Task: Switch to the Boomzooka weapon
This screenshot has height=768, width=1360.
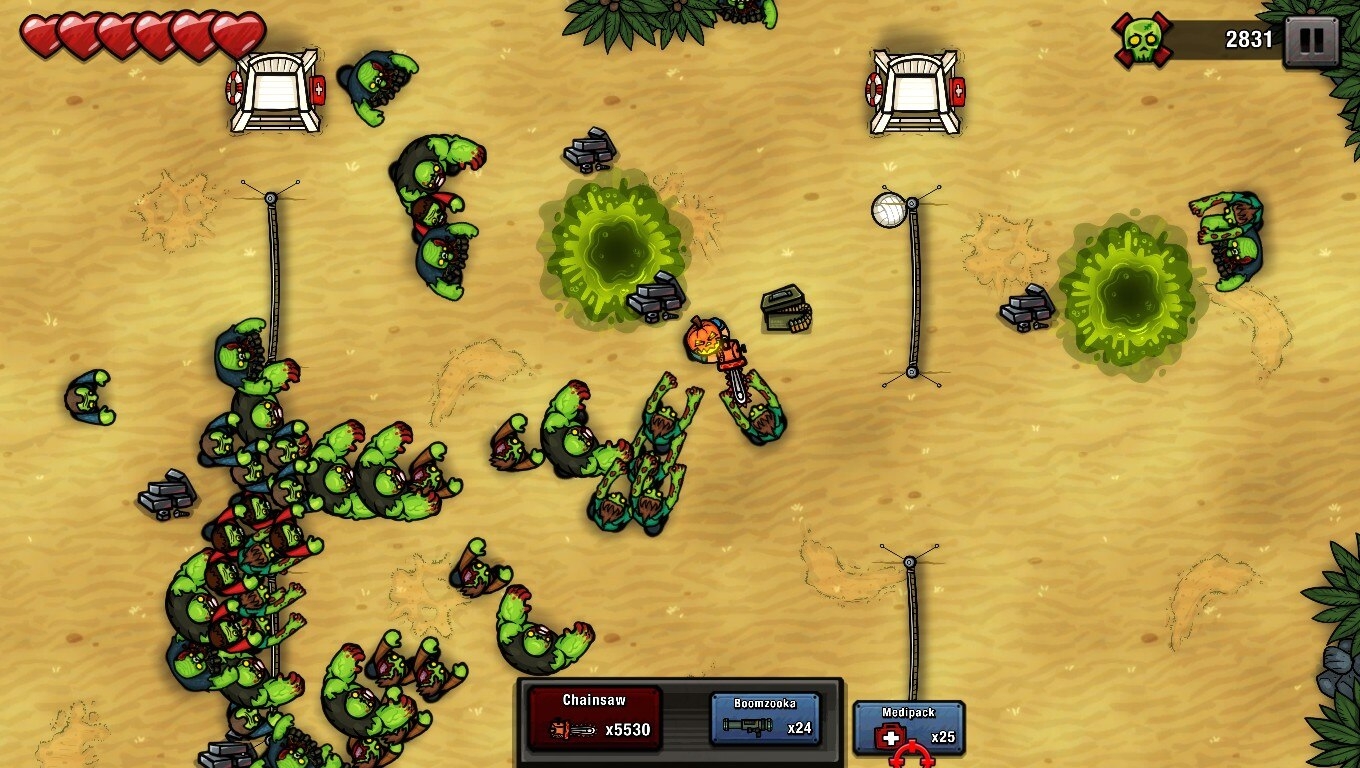Action: [765, 718]
